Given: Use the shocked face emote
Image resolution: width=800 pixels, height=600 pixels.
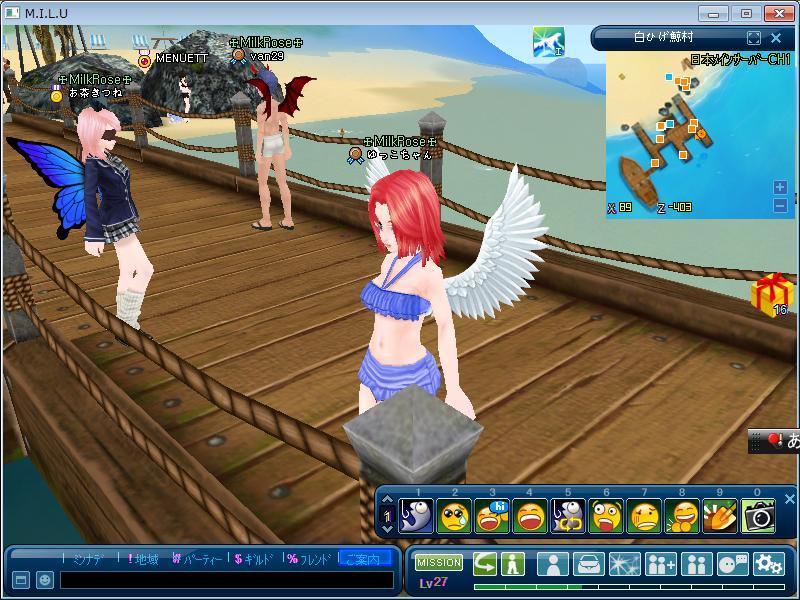Looking at the screenshot, I should tap(607, 516).
